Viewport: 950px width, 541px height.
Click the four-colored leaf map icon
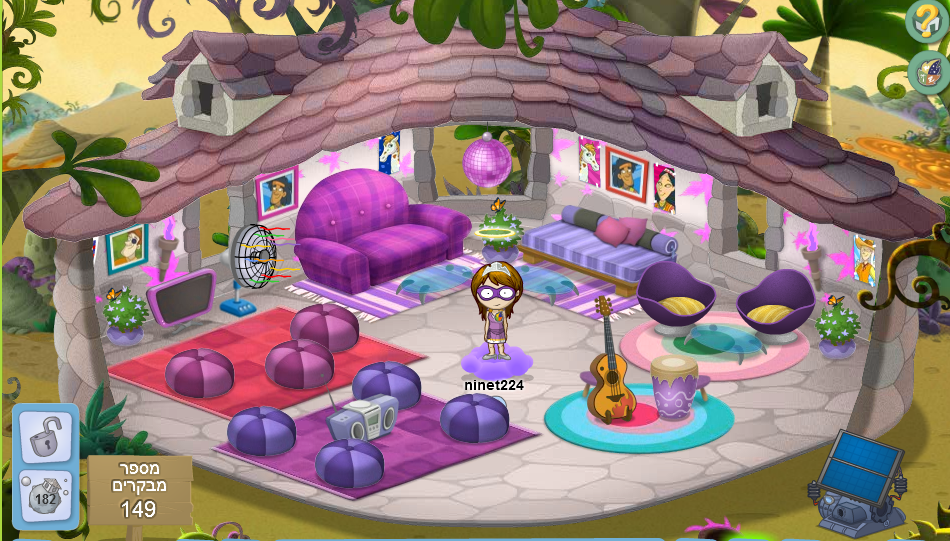929,70
